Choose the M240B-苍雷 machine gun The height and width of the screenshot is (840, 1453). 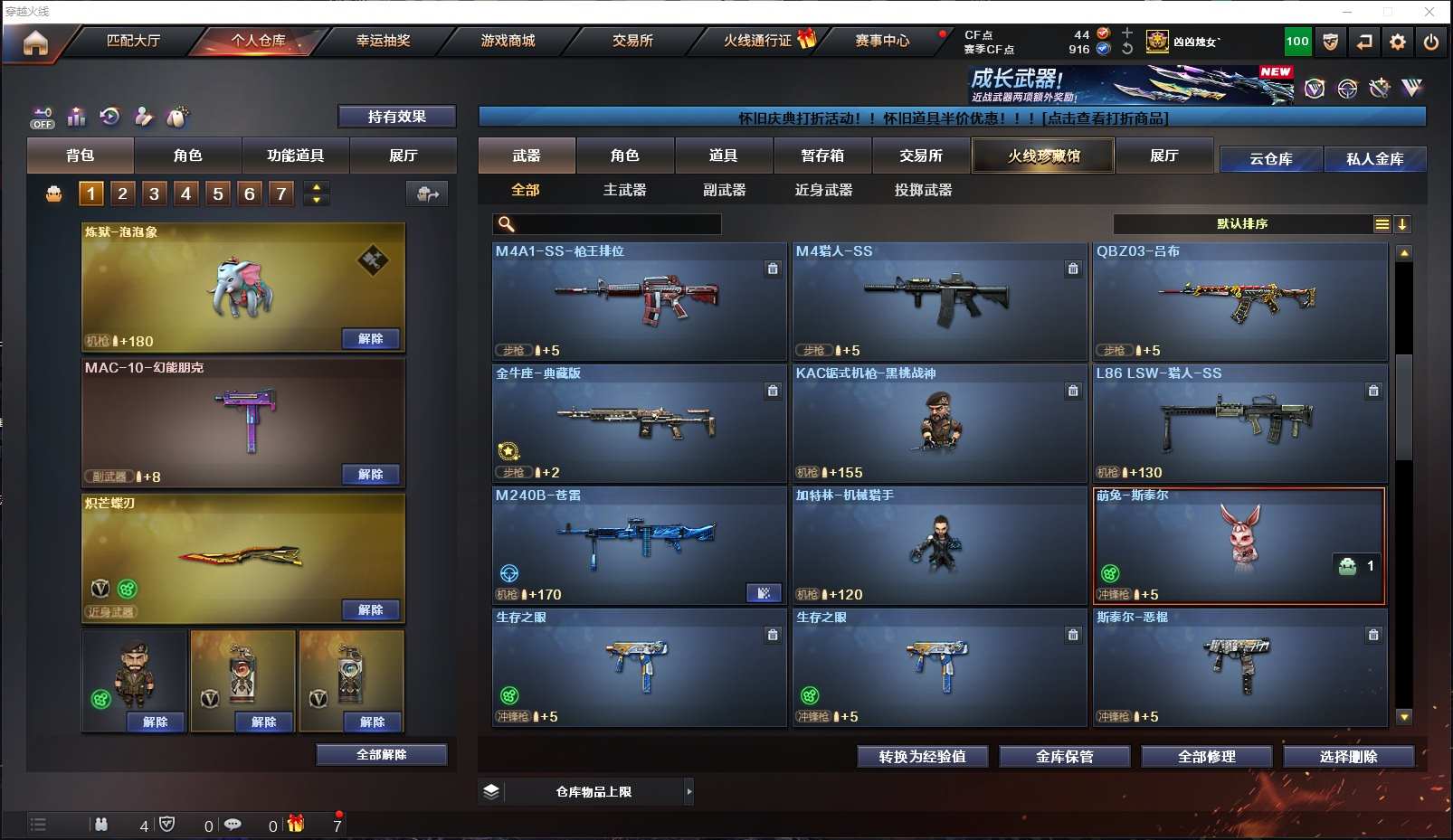639,545
